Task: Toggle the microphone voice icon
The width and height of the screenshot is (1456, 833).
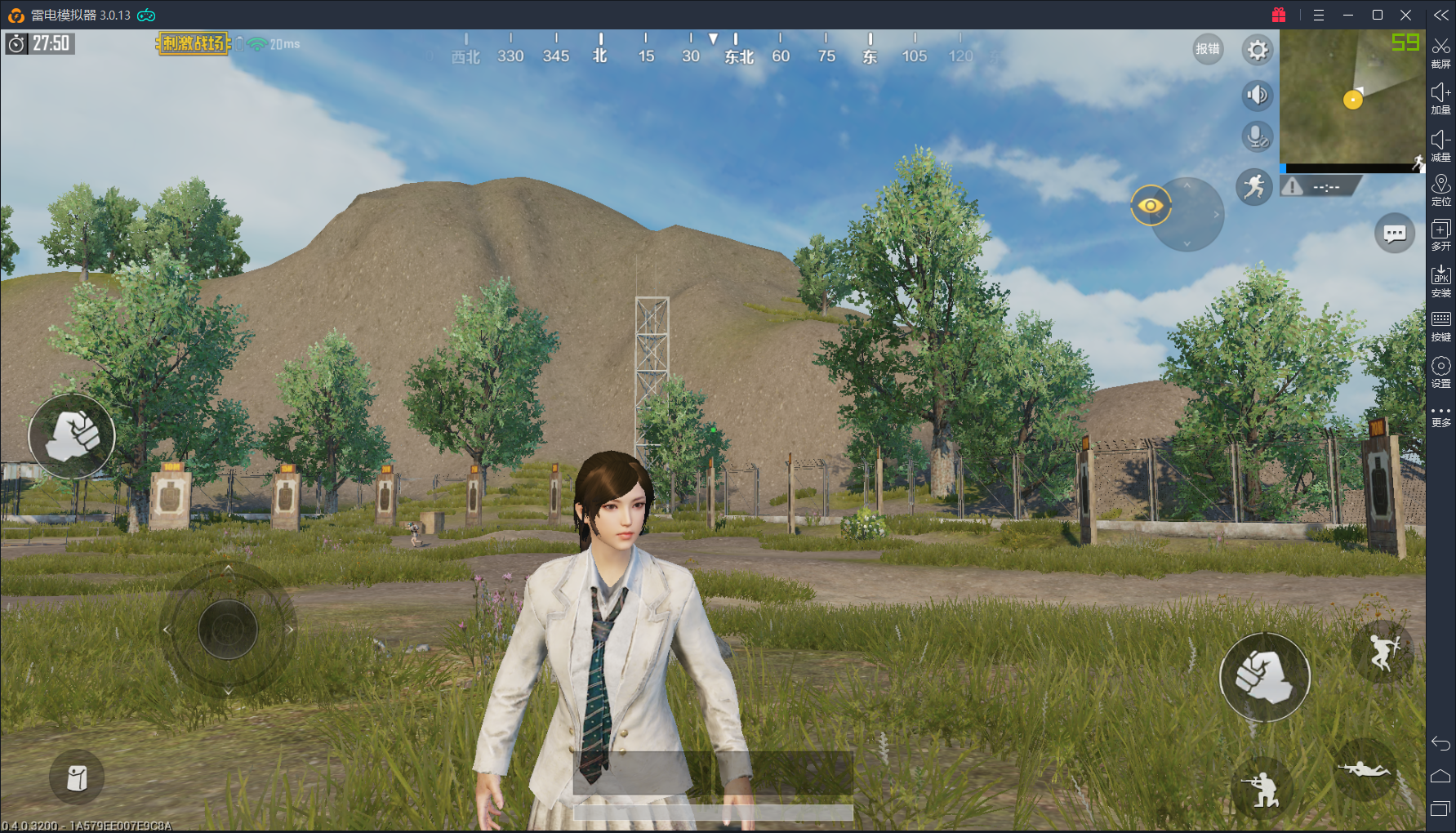Action: (x=1258, y=136)
